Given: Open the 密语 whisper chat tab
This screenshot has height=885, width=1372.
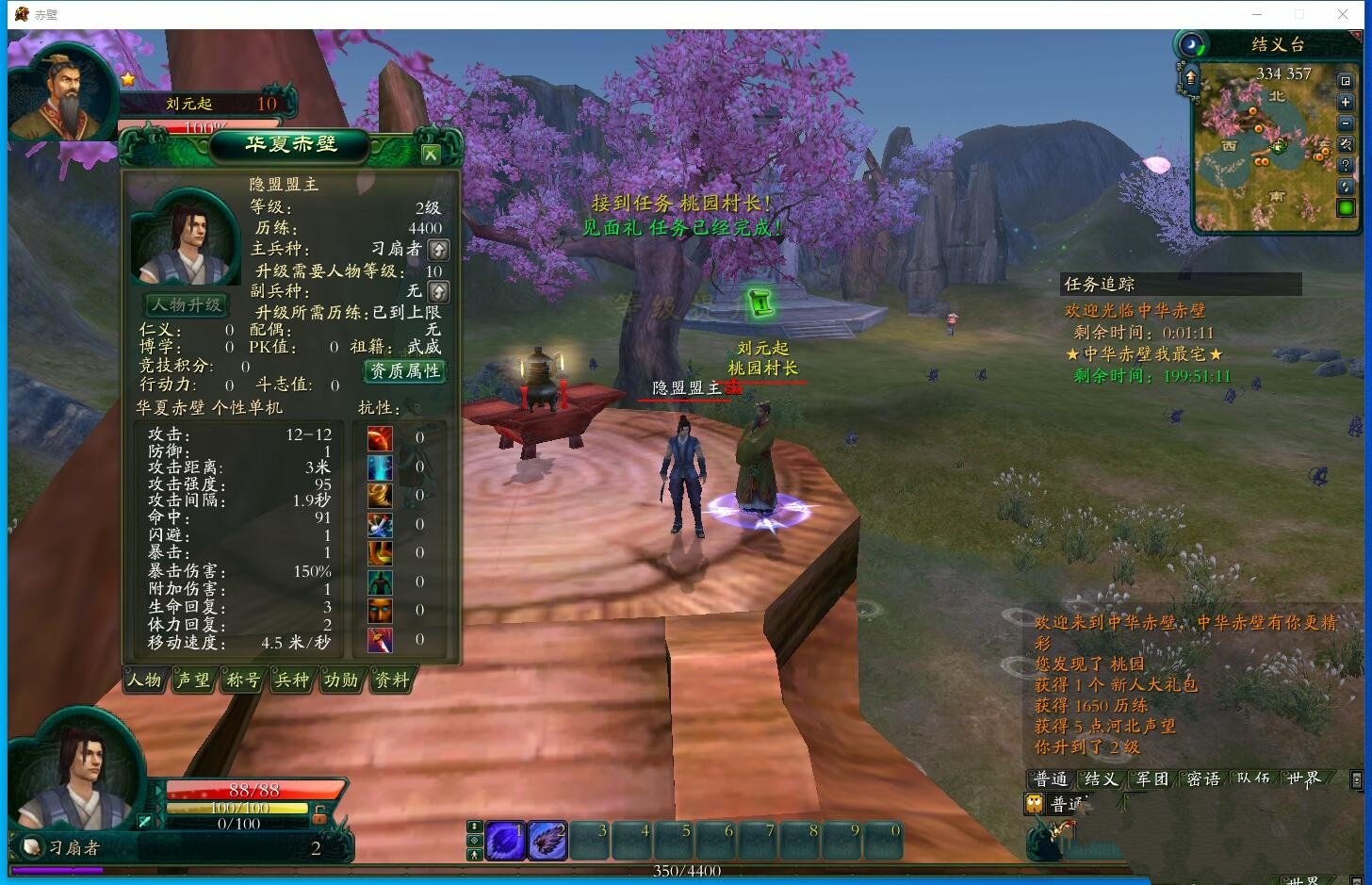Looking at the screenshot, I should click(1203, 778).
